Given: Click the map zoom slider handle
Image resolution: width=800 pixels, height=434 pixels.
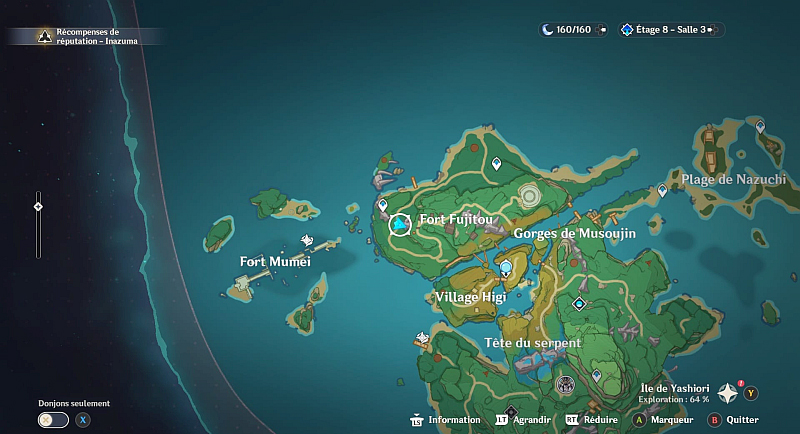Looking at the screenshot, I should pyautogui.click(x=38, y=207).
